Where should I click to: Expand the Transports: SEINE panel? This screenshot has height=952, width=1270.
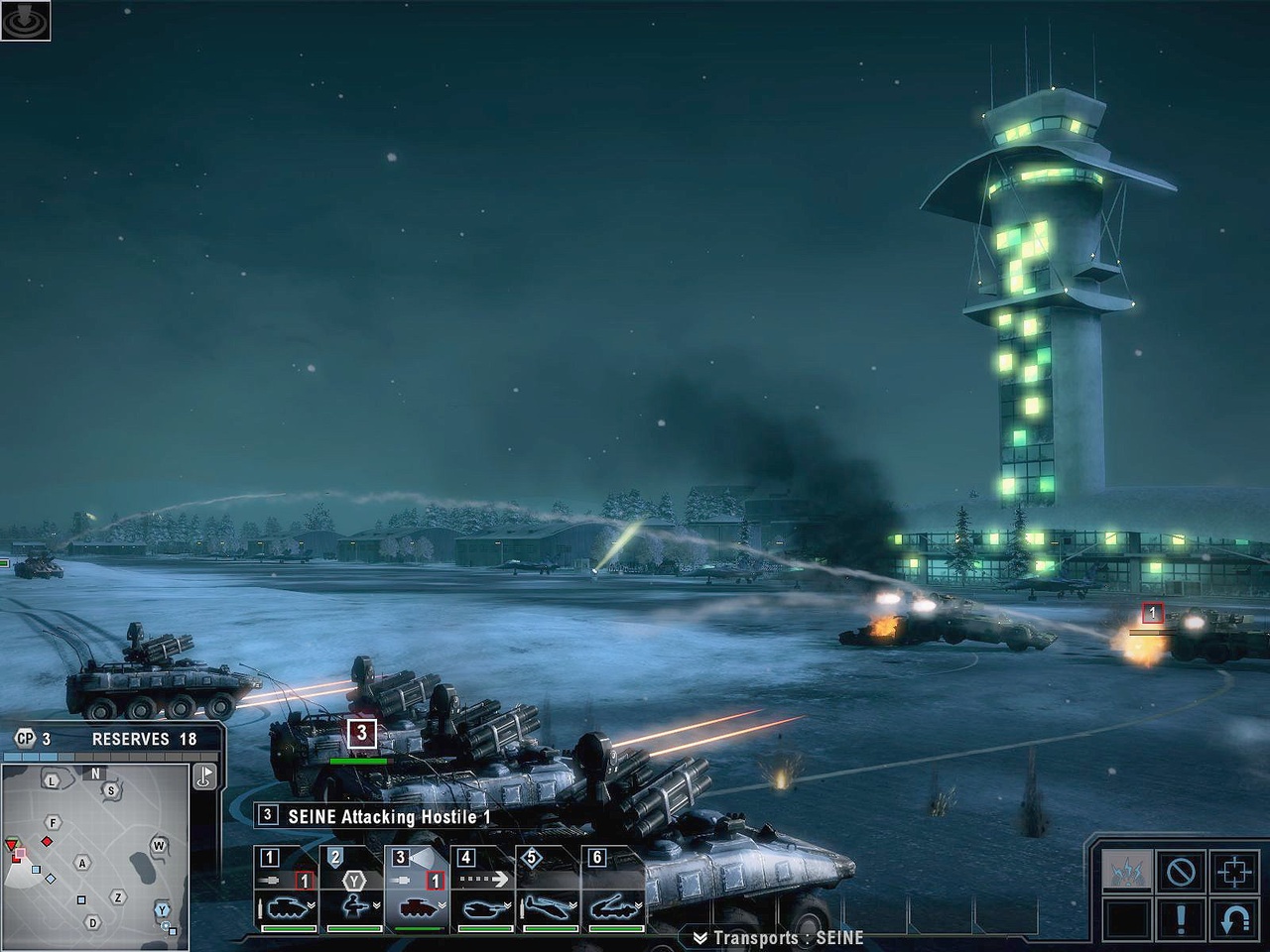tap(779, 938)
